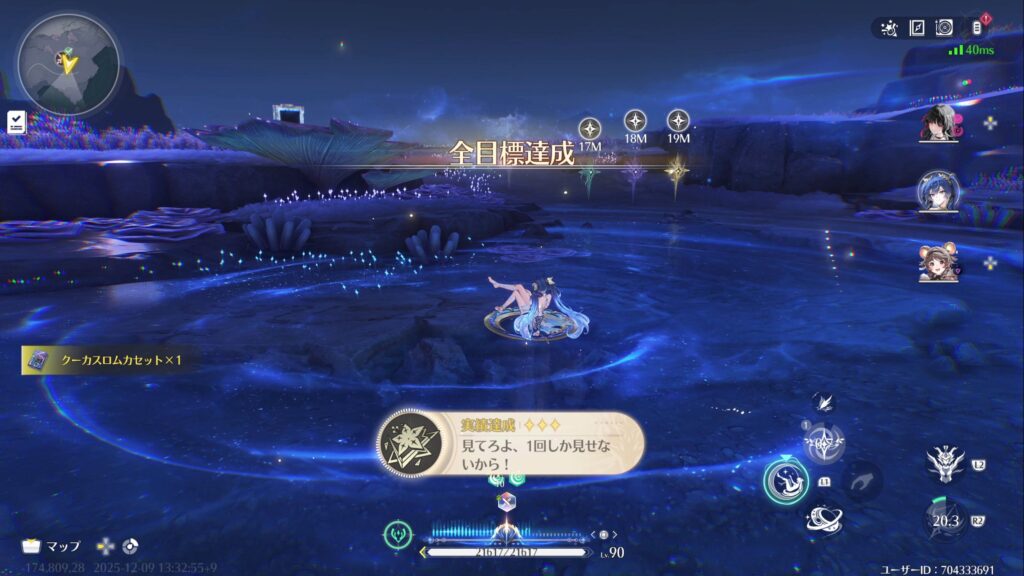Switch to the grey-haired party member portrait
Image resolution: width=1024 pixels, height=576 pixels.
click(x=939, y=124)
